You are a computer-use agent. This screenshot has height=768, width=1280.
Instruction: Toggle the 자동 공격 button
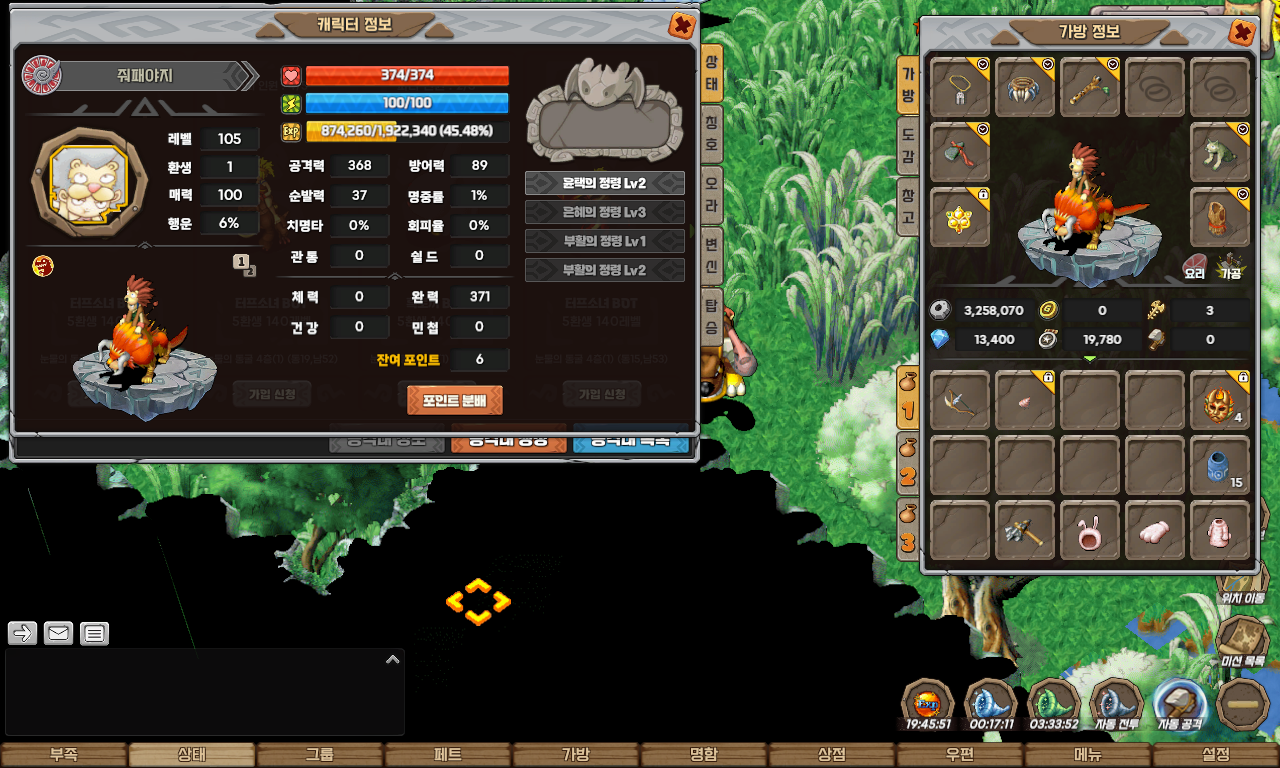point(1179,707)
